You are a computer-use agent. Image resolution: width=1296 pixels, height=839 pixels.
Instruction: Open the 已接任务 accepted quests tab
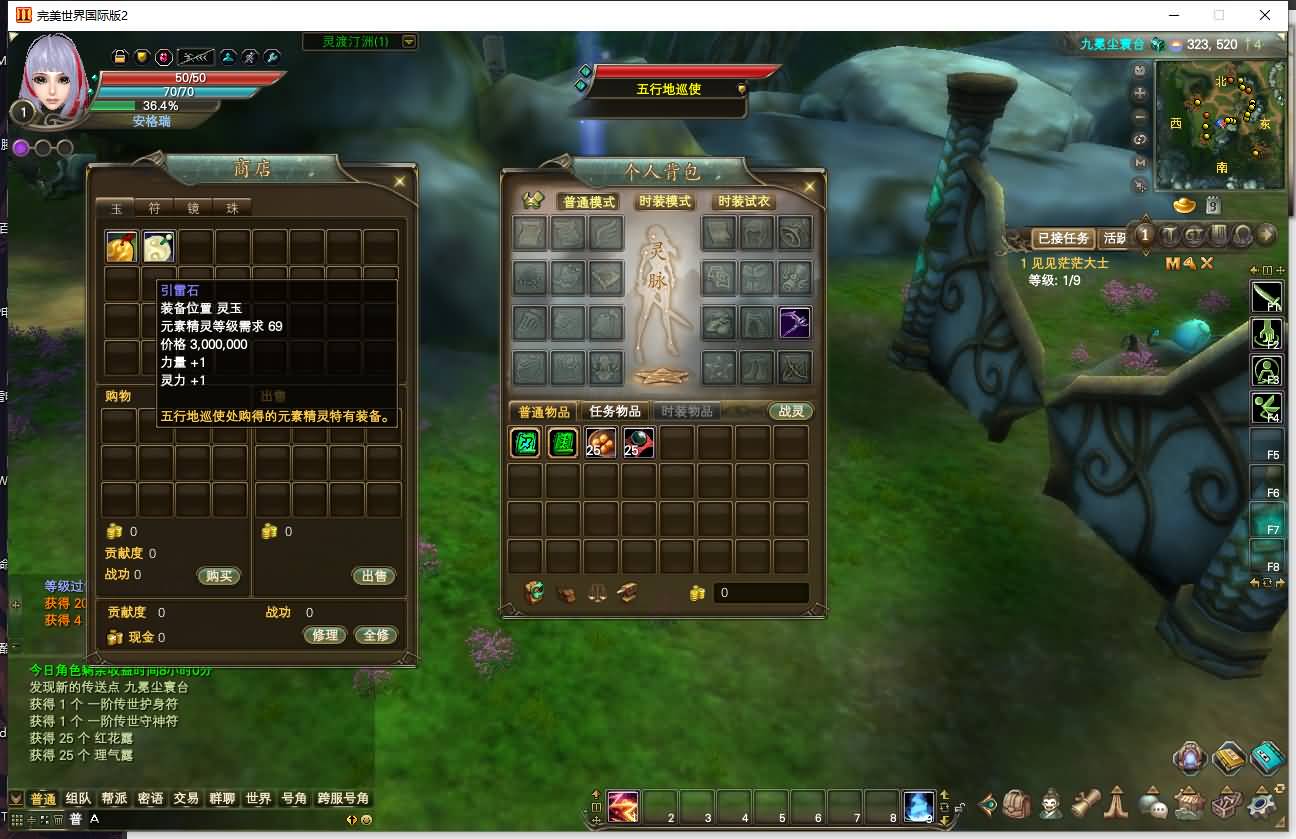click(1062, 238)
